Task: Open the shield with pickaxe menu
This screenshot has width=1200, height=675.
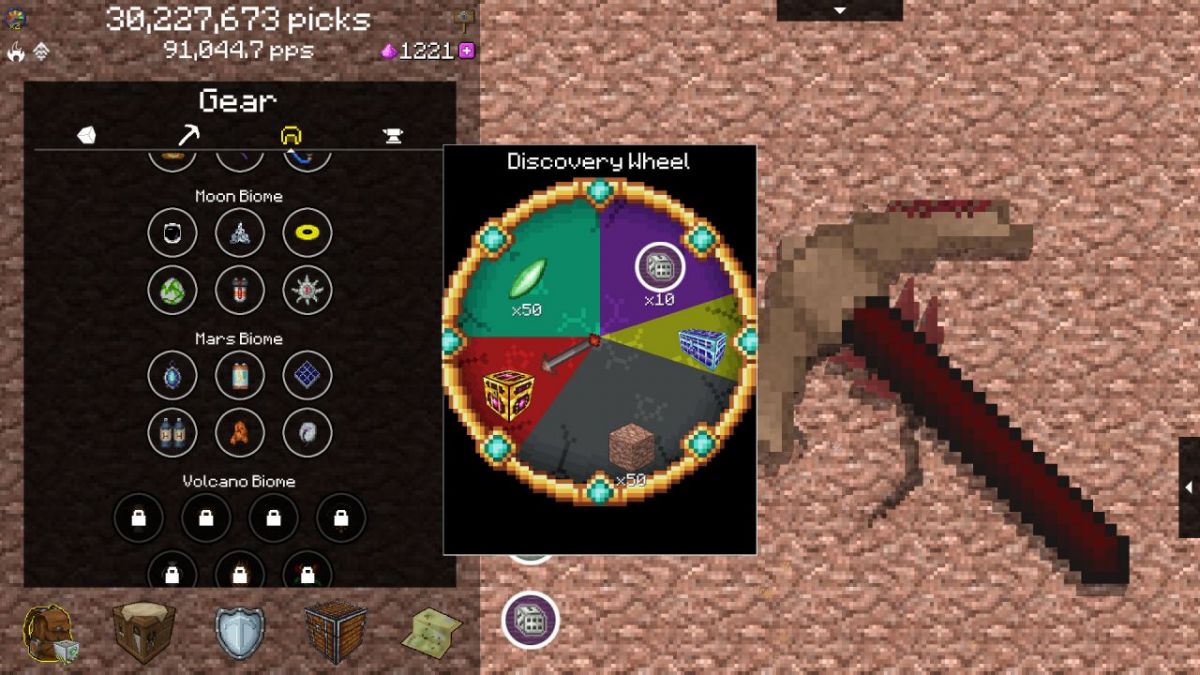Action: coord(239,633)
